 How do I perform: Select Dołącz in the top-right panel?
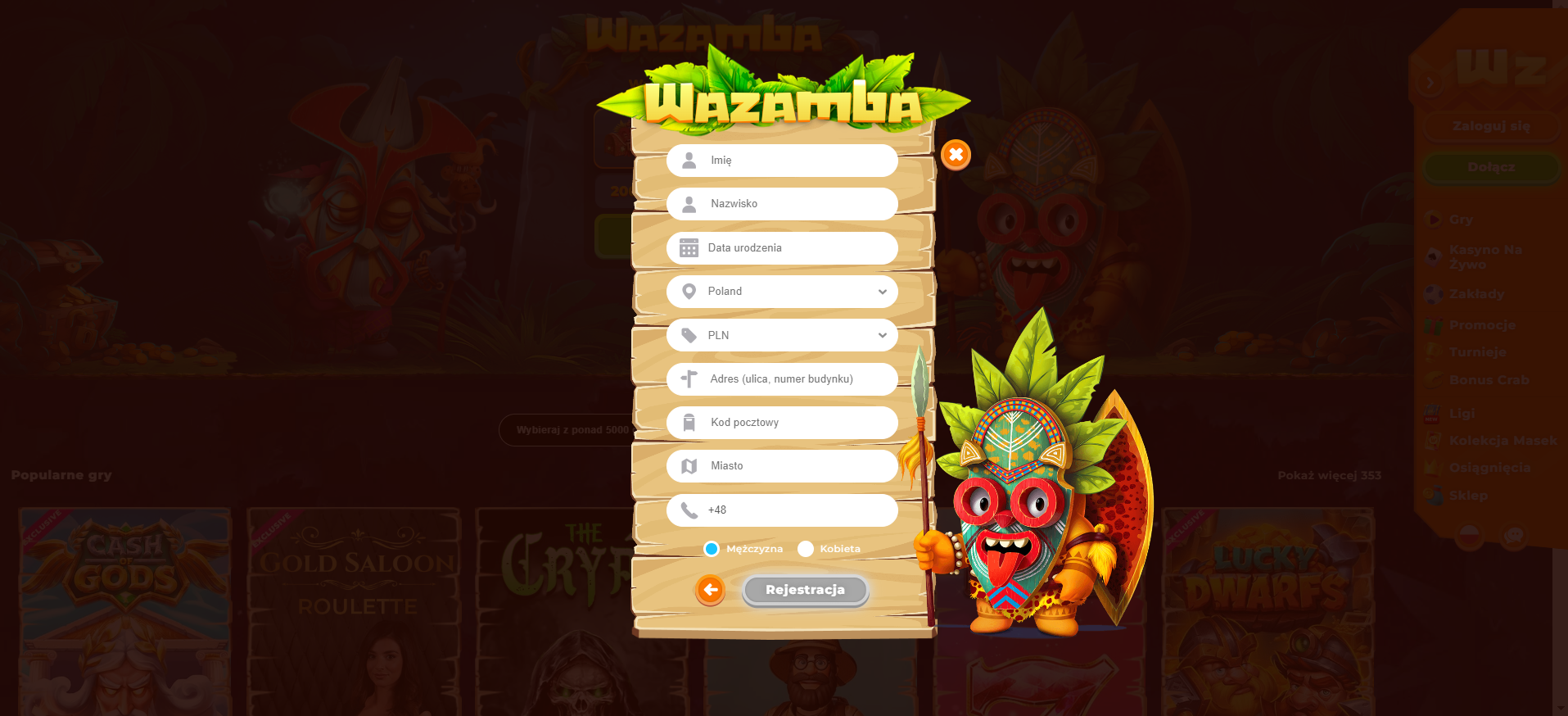coord(1490,167)
